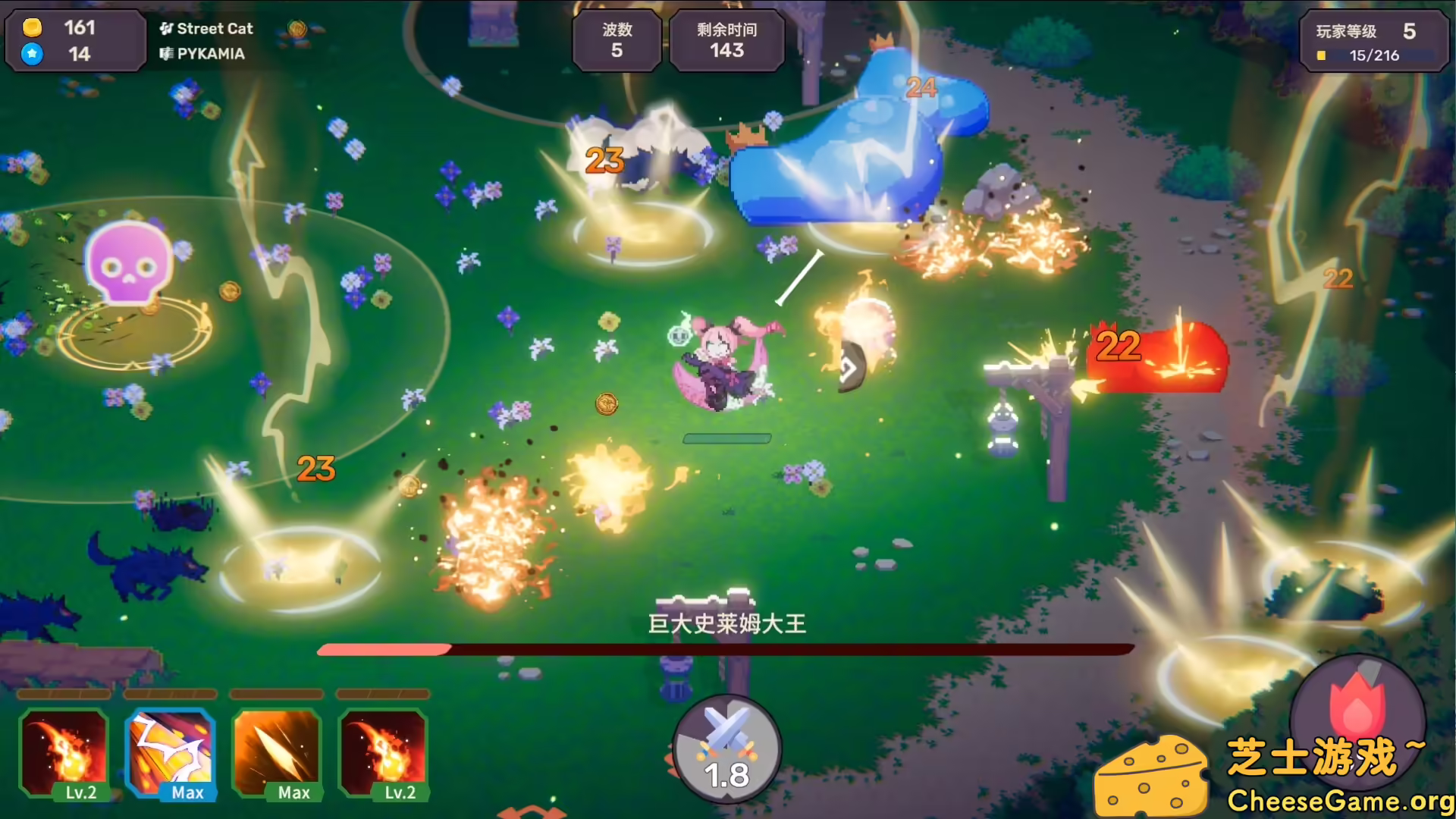This screenshot has height=819, width=1456.
Task: Expand the 玩家等级 player level panel
Action: 1375,42
